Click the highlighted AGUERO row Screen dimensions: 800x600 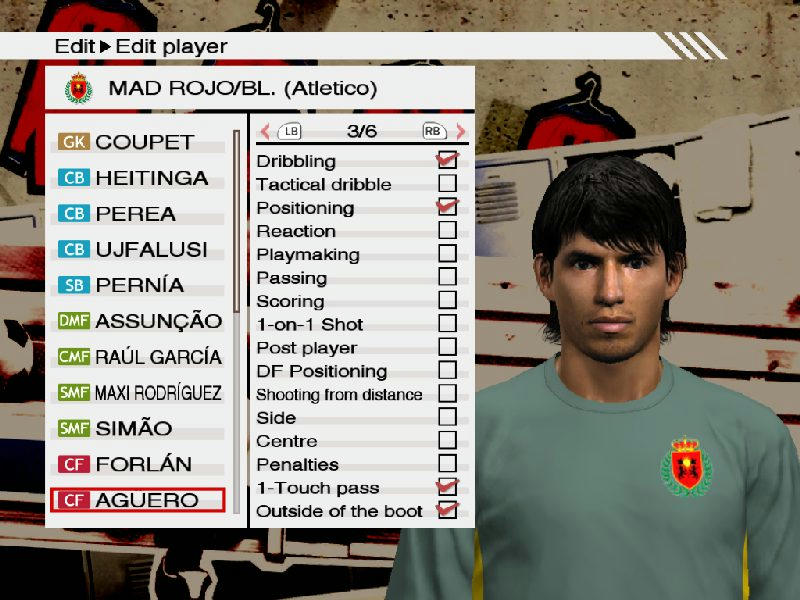138,500
